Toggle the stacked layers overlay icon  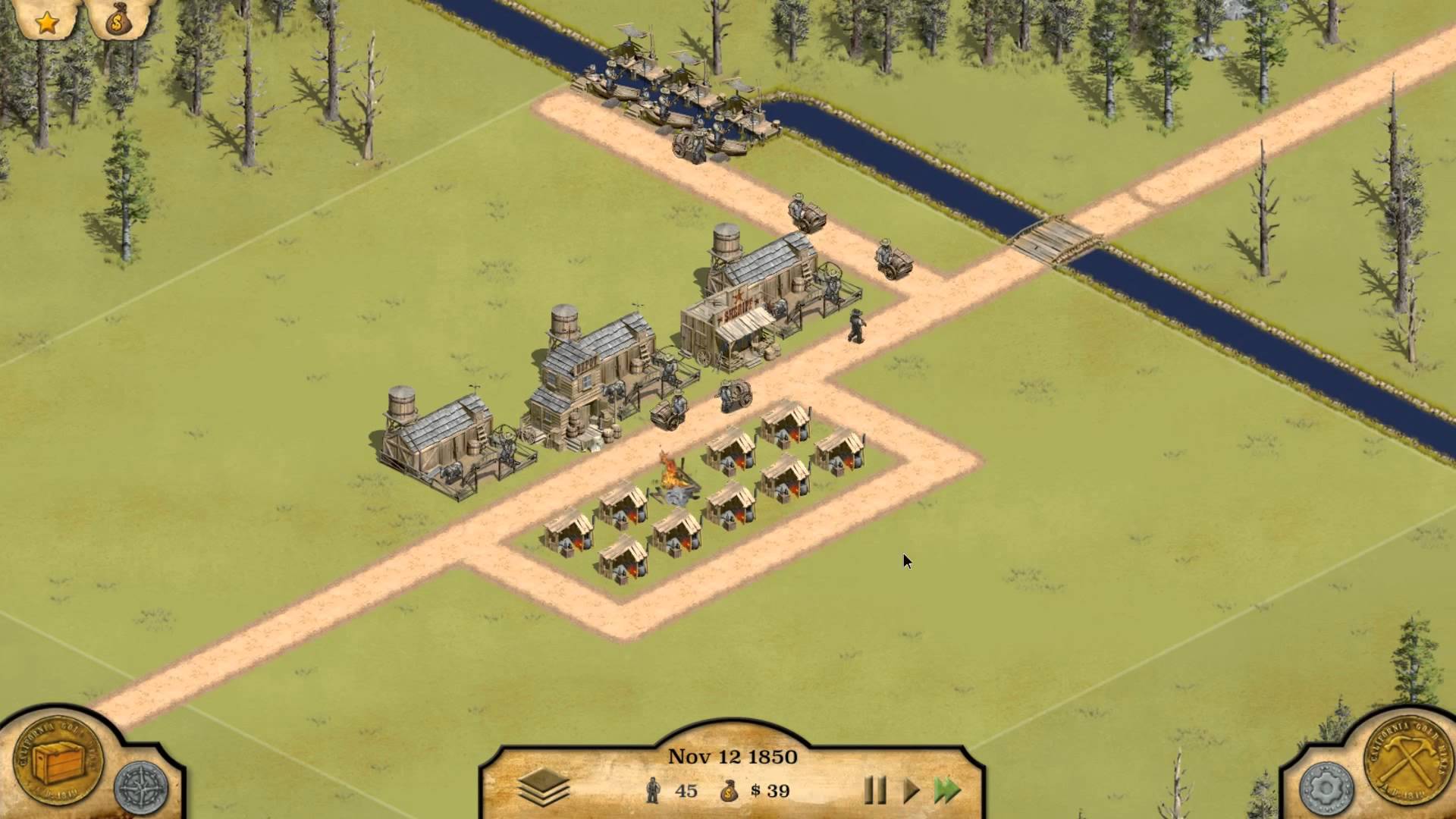544,789
